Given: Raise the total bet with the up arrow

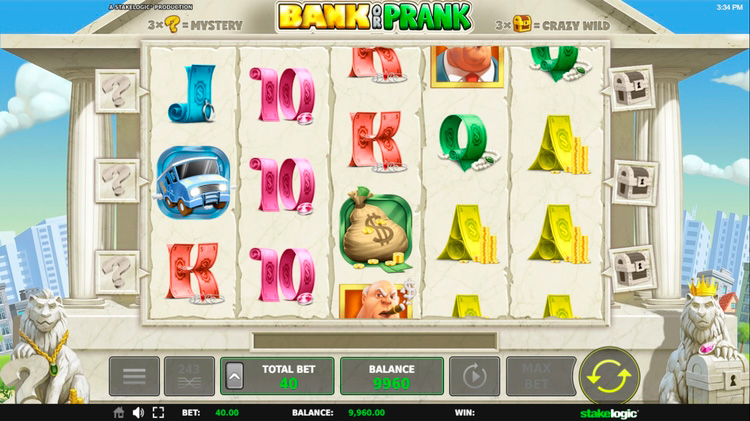Looking at the screenshot, I should (x=234, y=376).
